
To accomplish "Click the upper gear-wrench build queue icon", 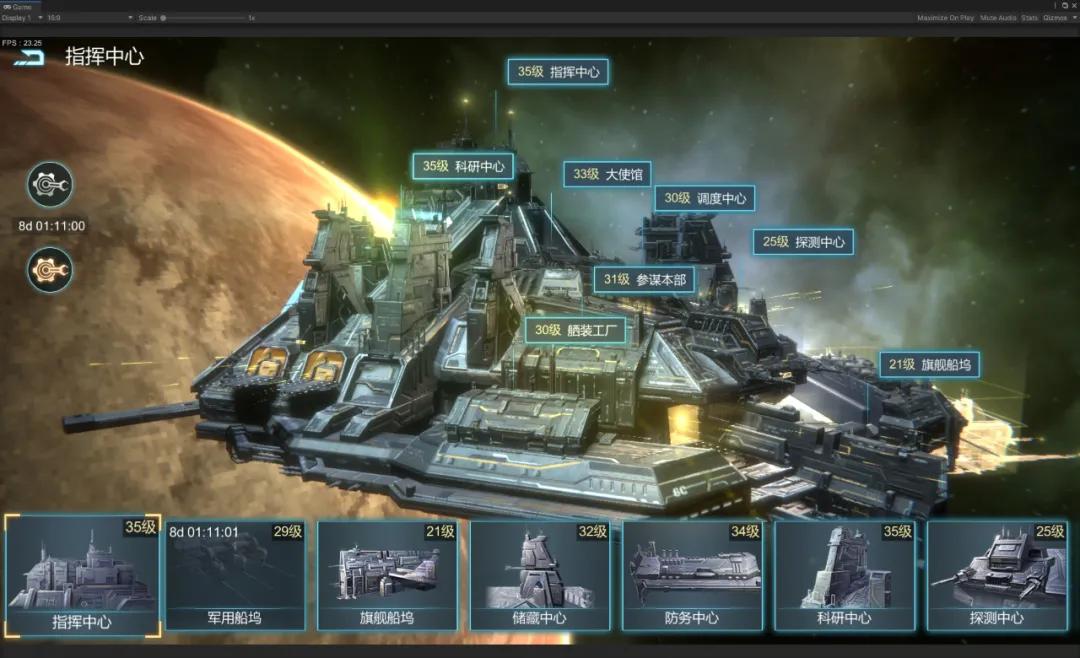I will pos(49,185).
